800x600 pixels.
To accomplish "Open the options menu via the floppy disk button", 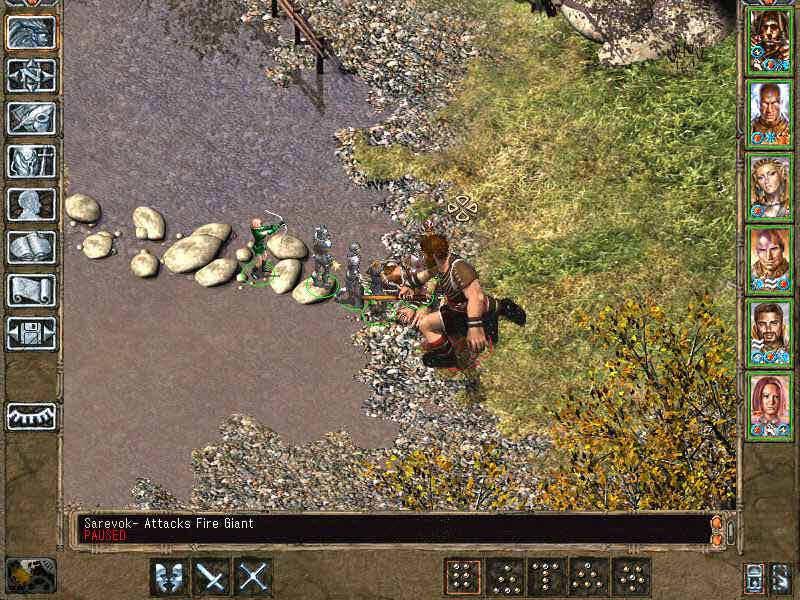I will click(31, 333).
